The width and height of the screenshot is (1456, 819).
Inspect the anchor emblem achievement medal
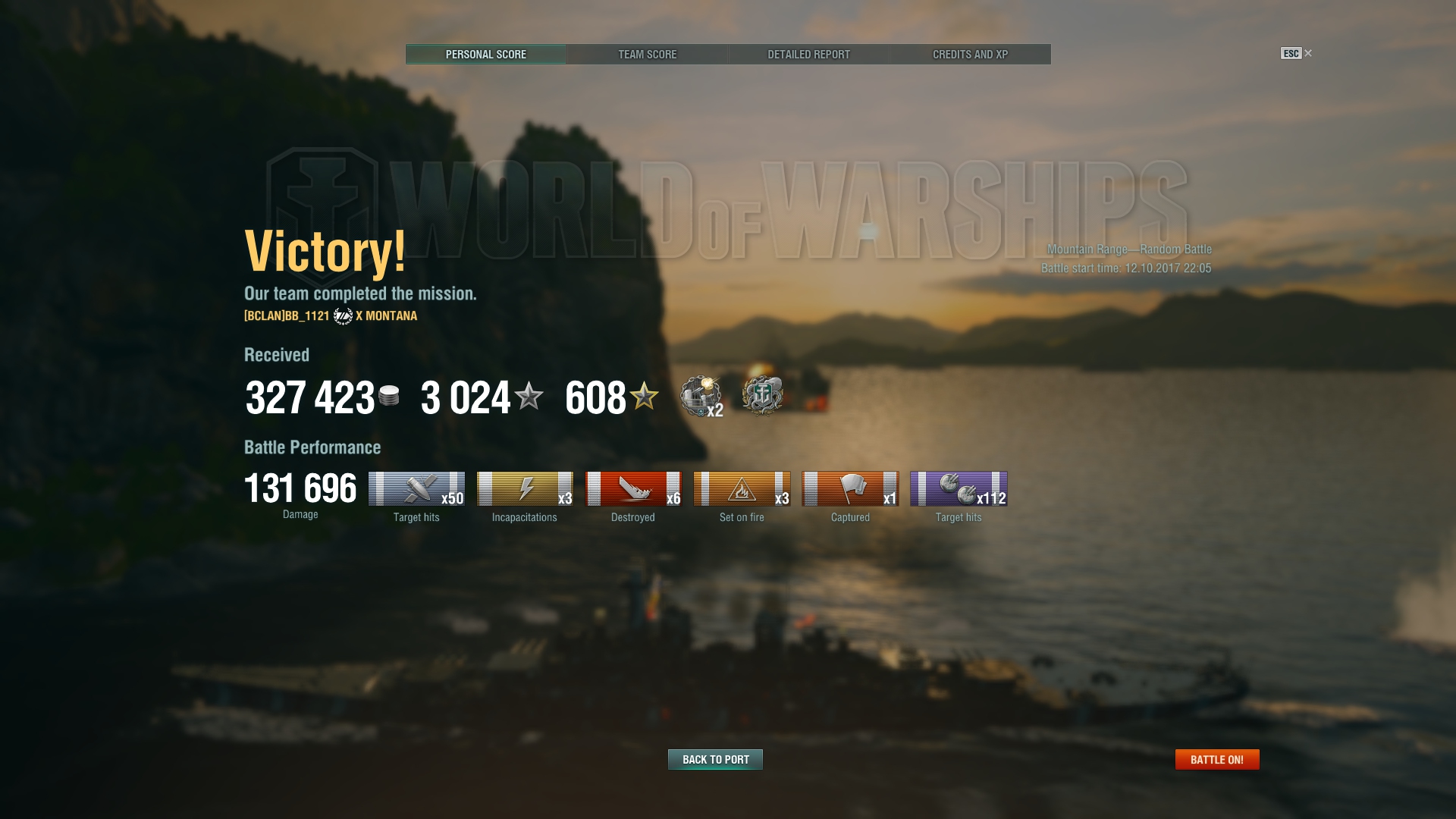point(762,395)
